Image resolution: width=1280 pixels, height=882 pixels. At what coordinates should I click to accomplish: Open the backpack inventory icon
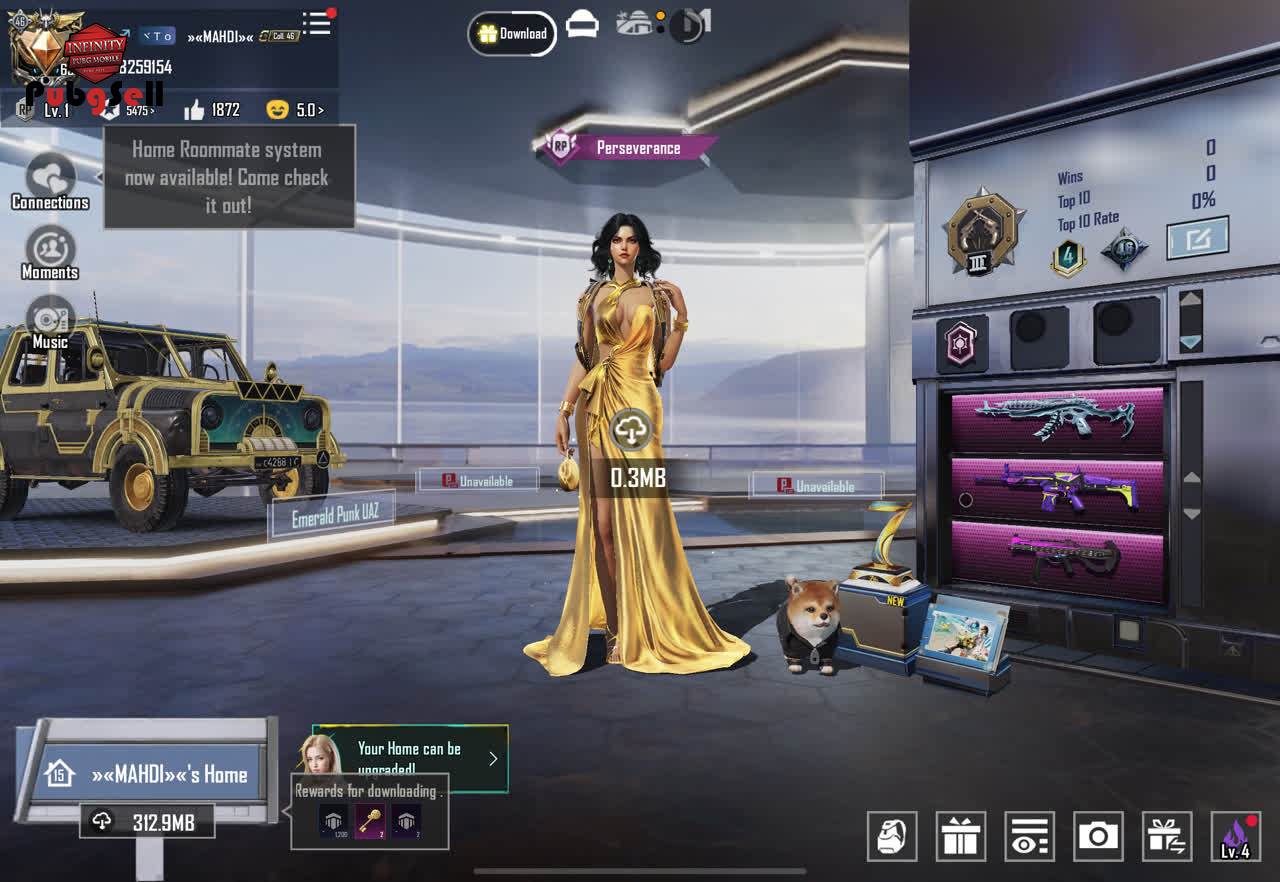[x=891, y=836]
